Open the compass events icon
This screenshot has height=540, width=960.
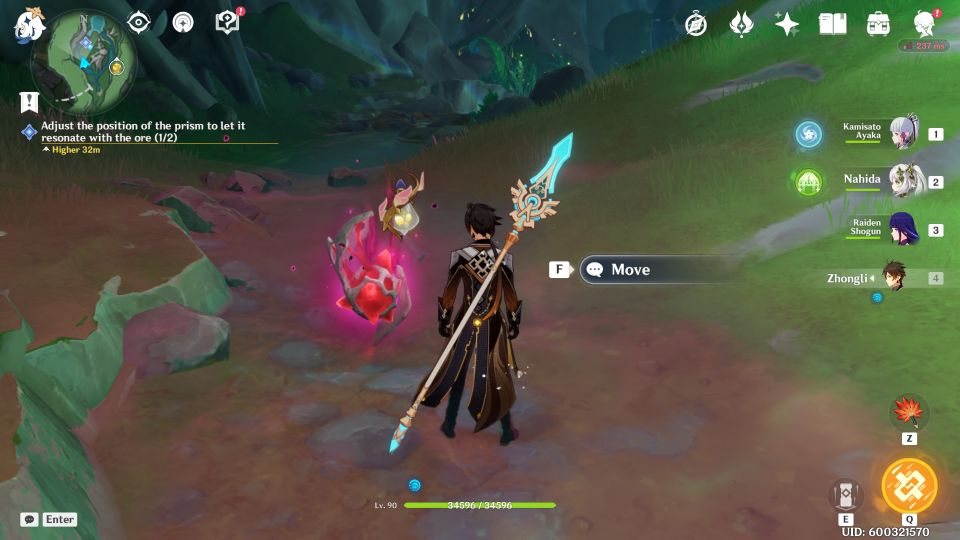[696, 25]
